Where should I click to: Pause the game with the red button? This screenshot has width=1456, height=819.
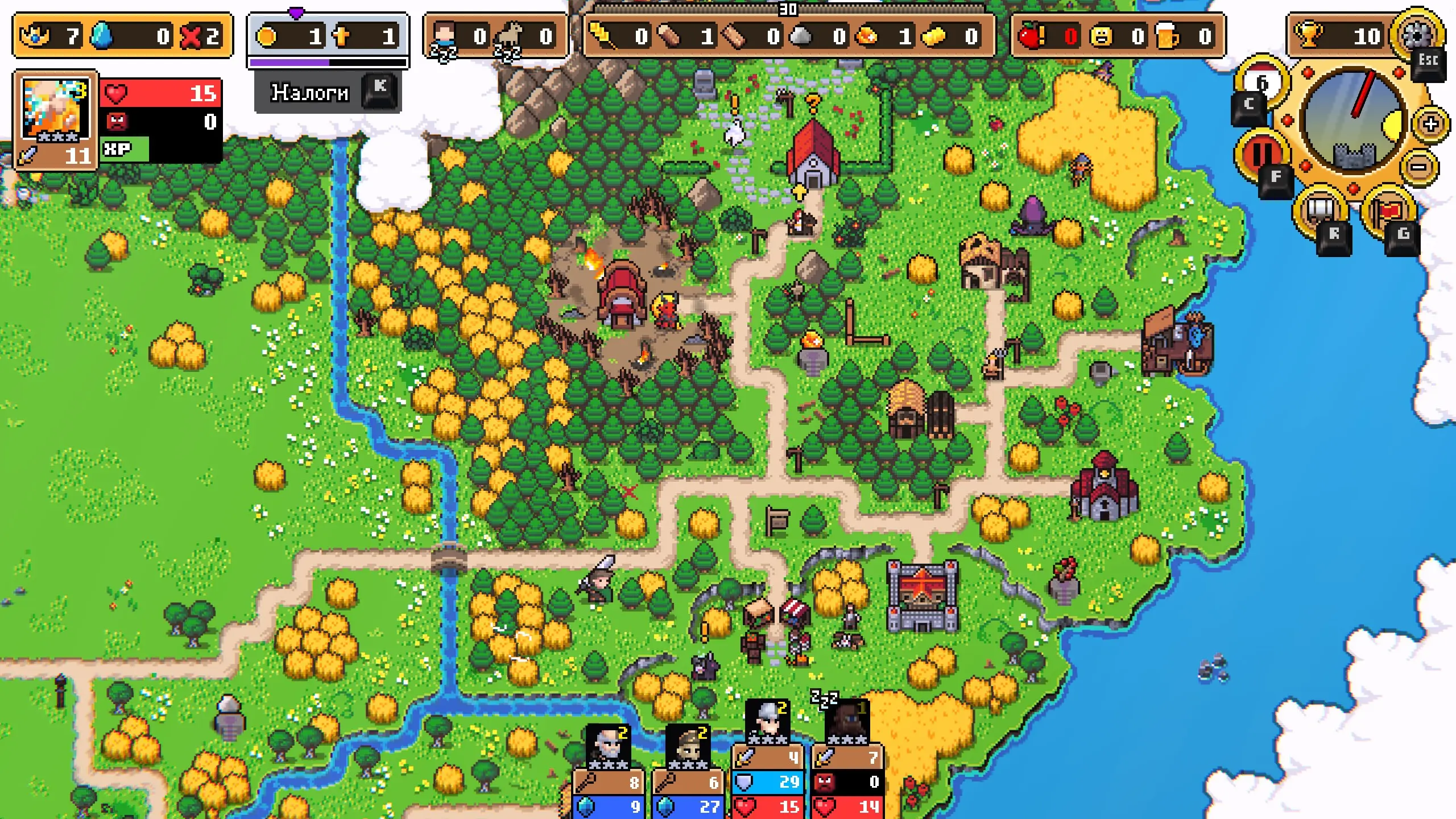[x=1260, y=152]
